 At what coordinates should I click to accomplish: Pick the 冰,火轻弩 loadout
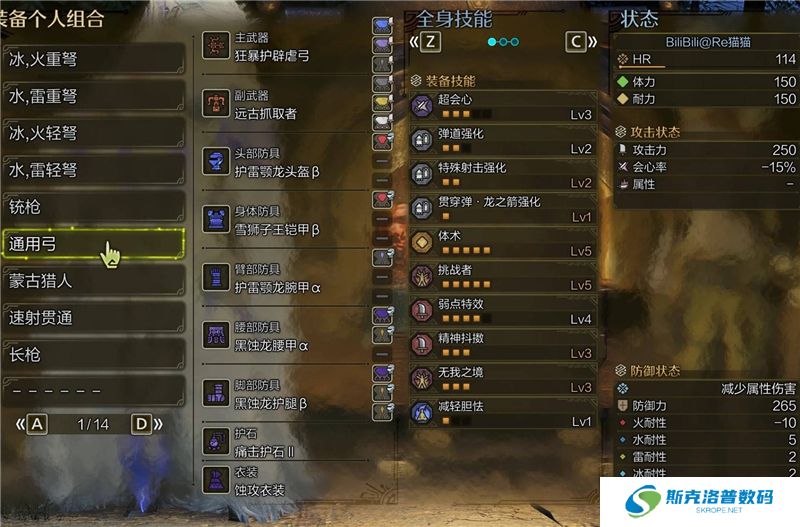tap(93, 133)
